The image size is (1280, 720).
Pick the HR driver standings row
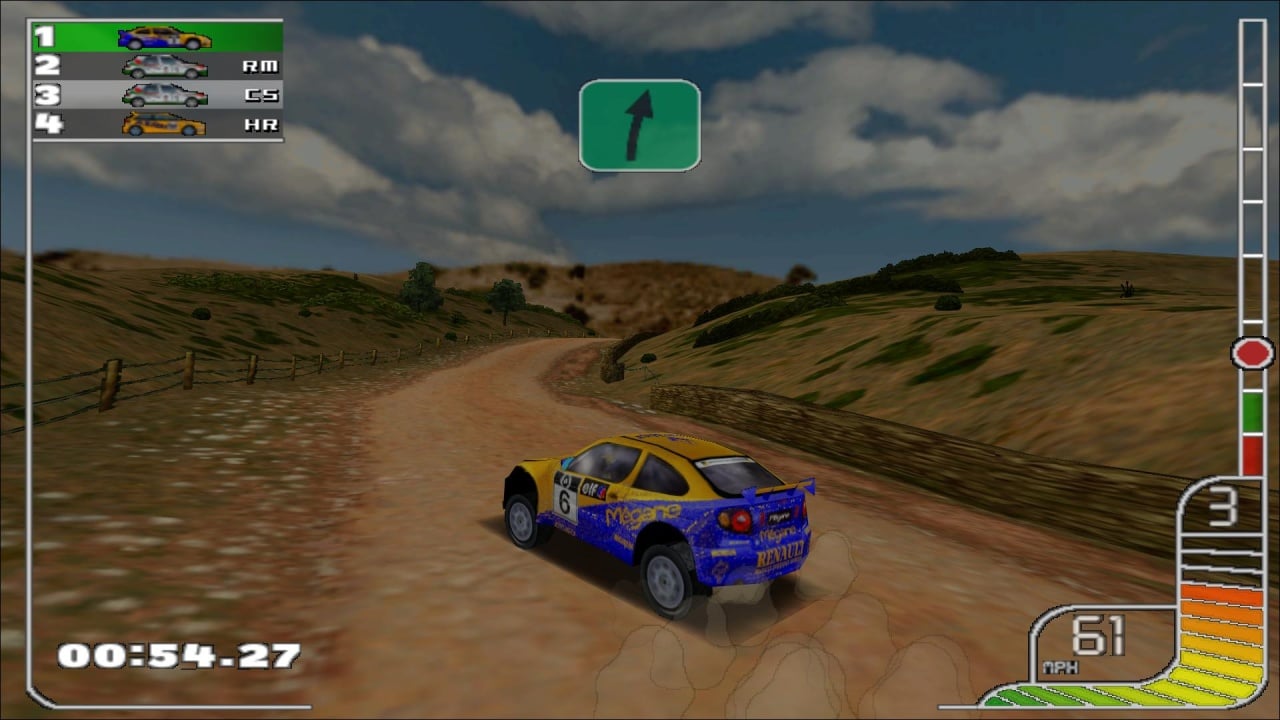tap(157, 125)
